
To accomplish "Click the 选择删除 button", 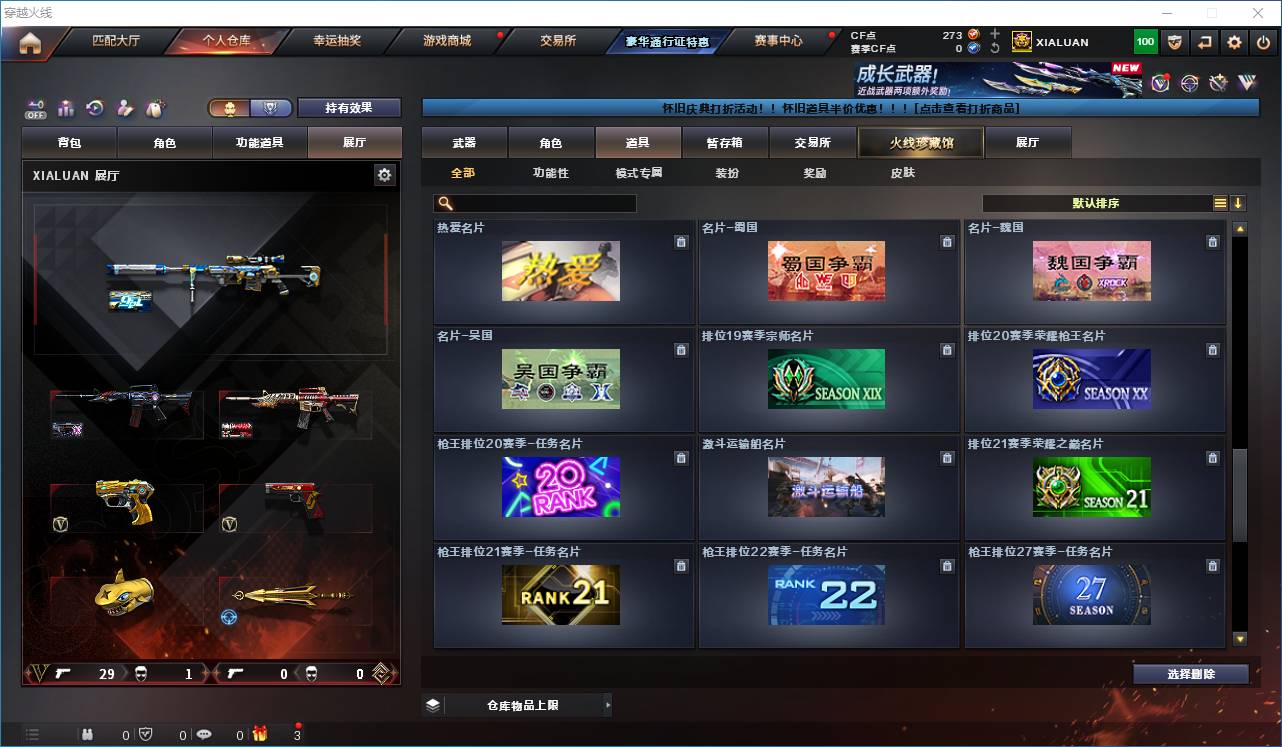I will 1191,673.
